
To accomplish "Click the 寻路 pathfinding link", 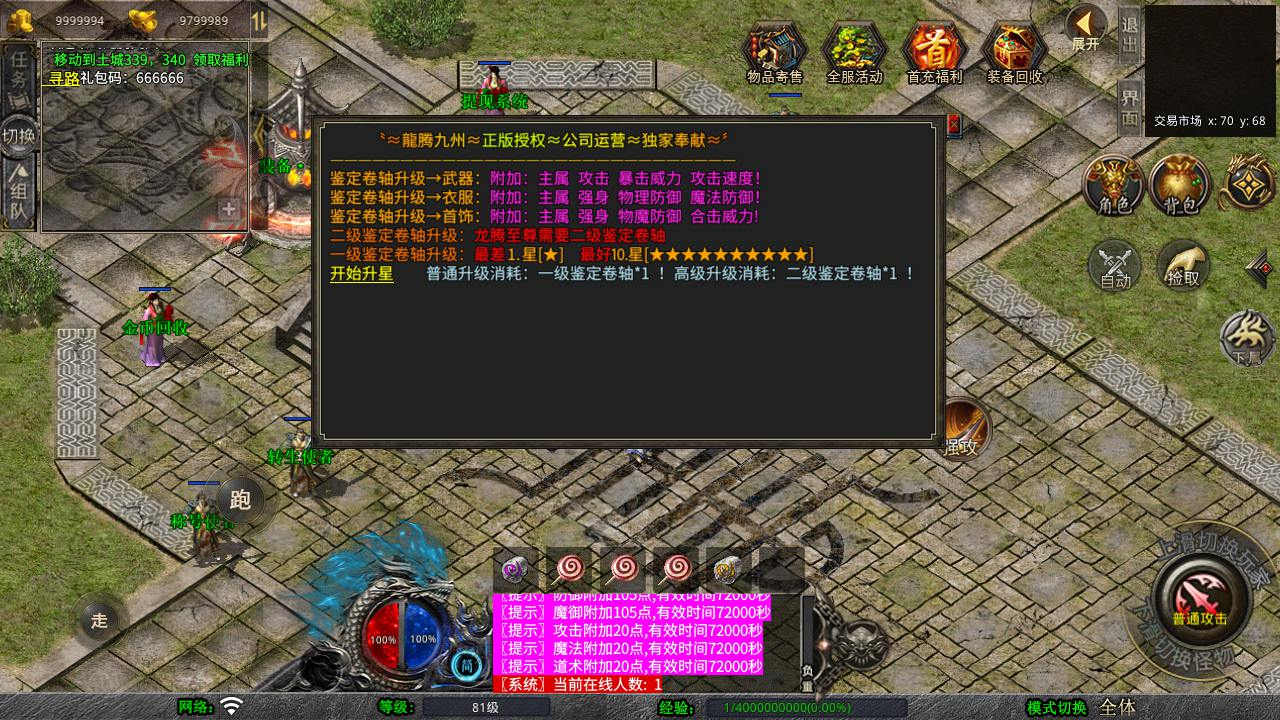I will (x=64, y=78).
